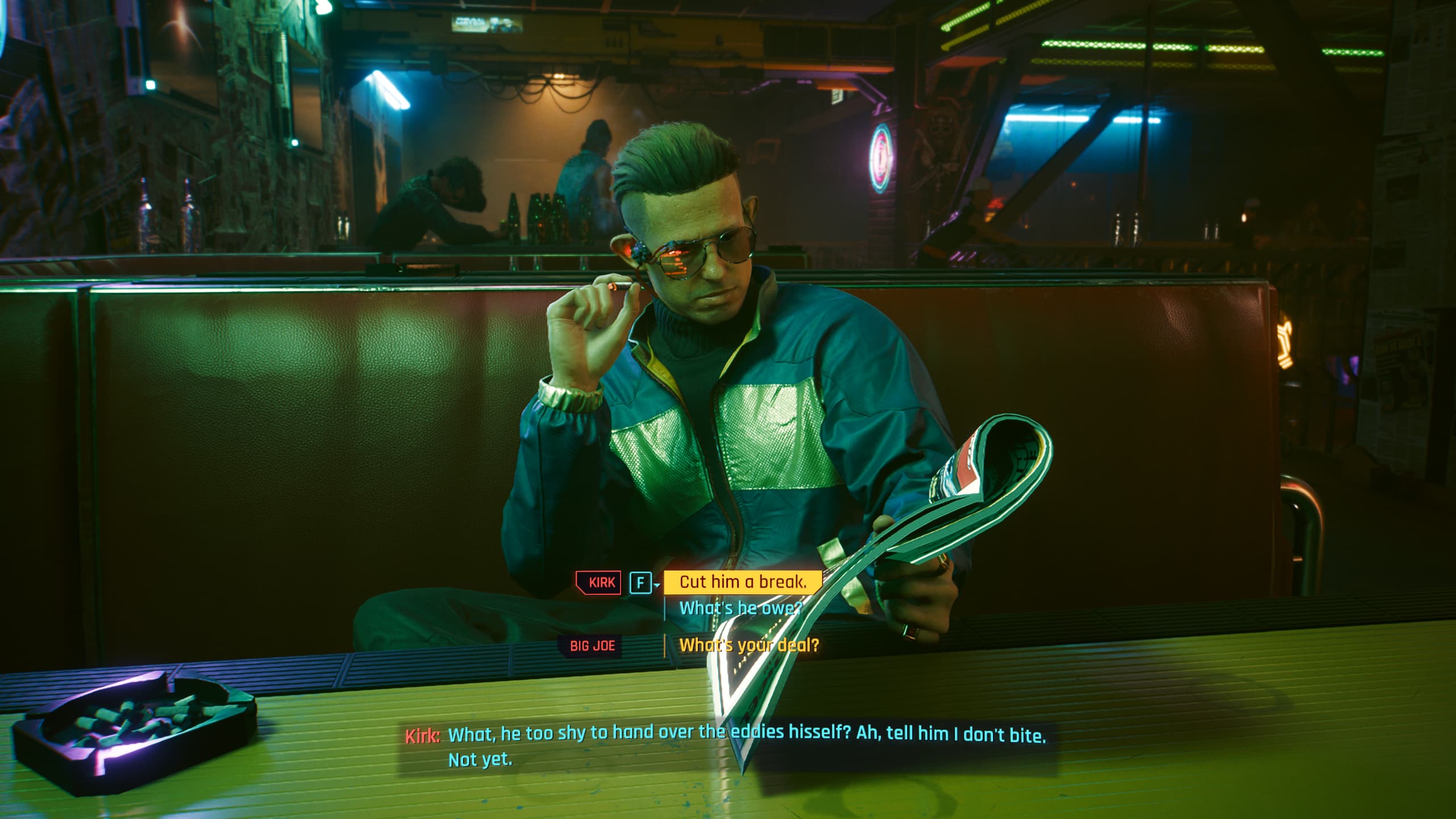The width and height of the screenshot is (1456, 819).
Task: Ask "What's your deal?" dialogue choice
Action: pos(748,646)
